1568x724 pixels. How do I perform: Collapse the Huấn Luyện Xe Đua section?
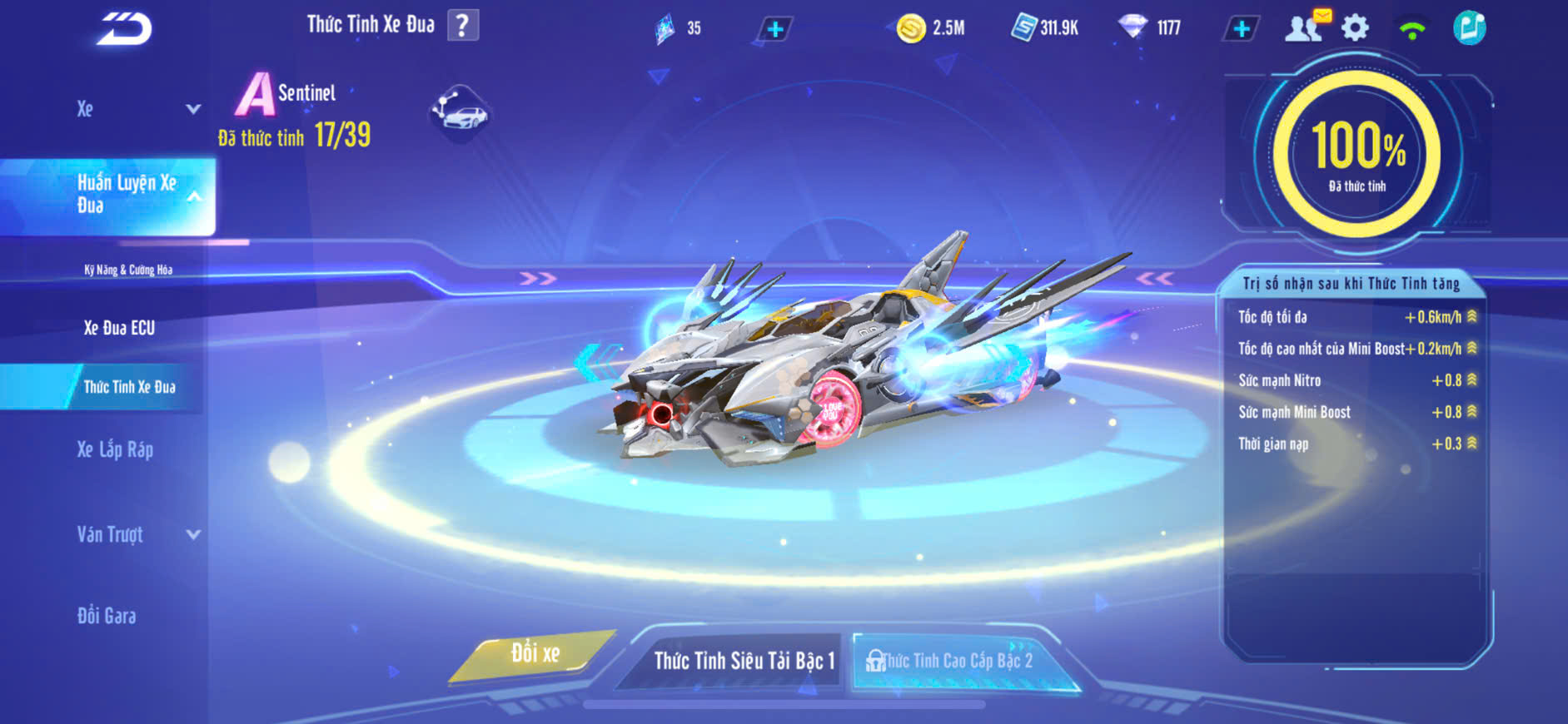tap(193, 196)
